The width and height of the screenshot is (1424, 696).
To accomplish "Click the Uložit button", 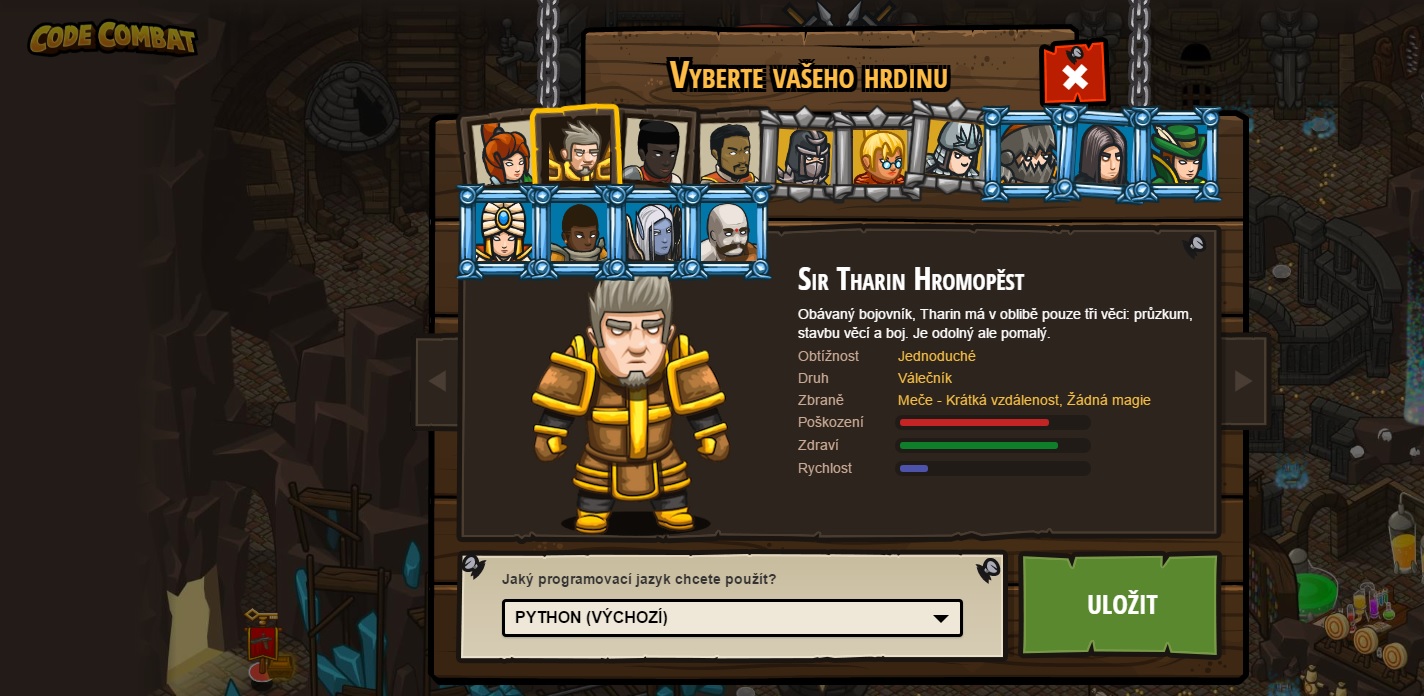I will click(1121, 604).
